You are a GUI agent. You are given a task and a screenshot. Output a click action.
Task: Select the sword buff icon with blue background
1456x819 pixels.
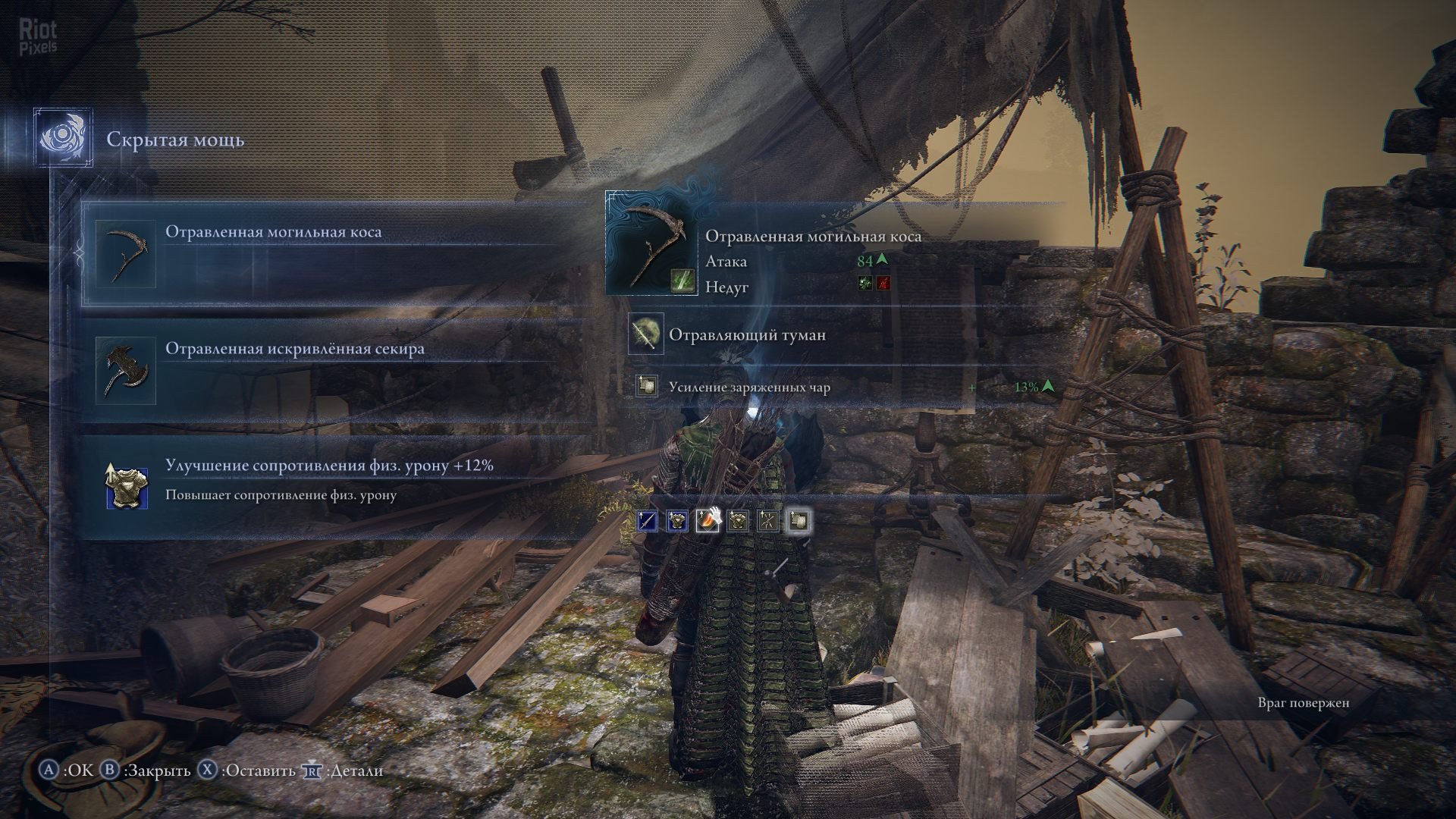(x=648, y=521)
